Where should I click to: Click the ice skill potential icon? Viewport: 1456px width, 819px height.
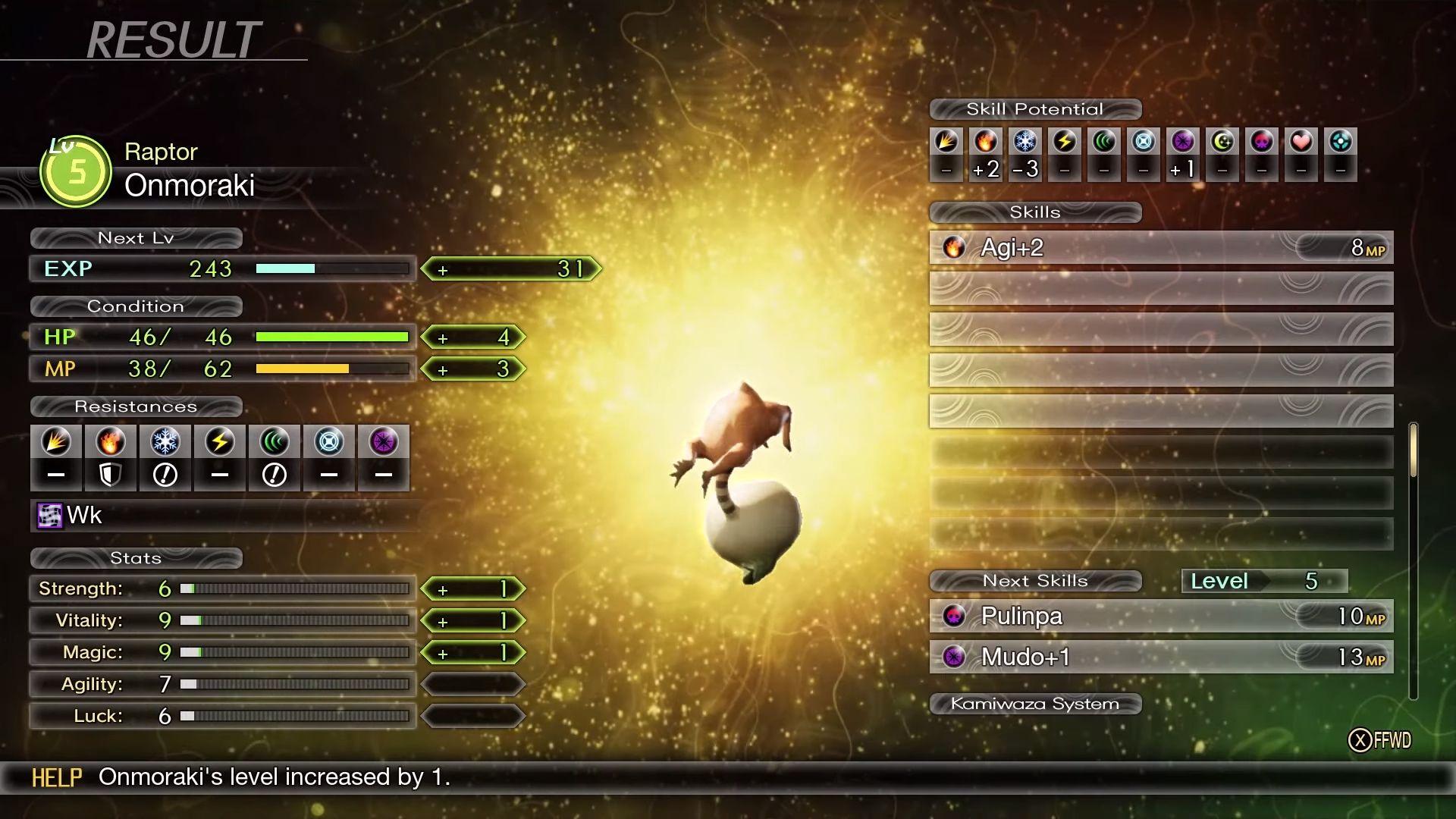(x=1025, y=142)
